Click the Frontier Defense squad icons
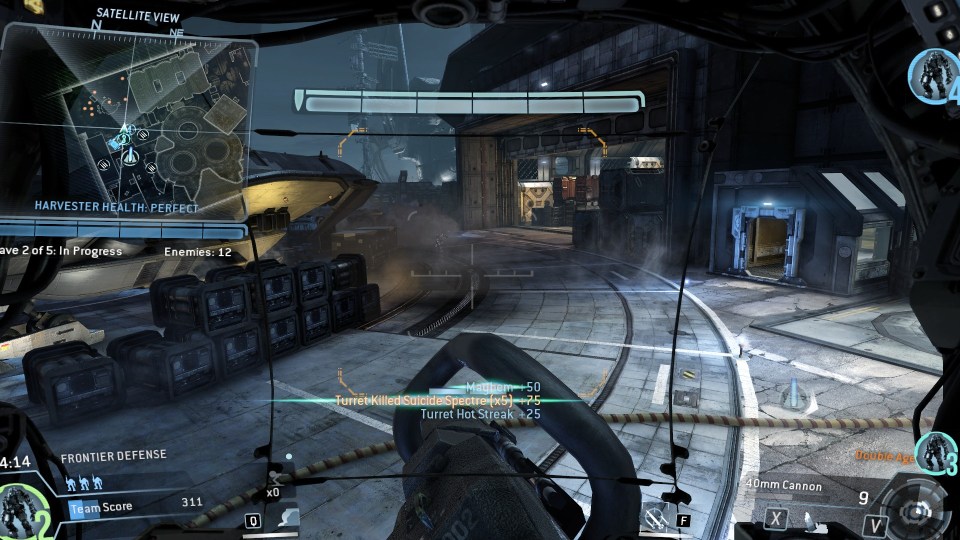Image resolution: width=960 pixels, height=540 pixels. pos(86,483)
